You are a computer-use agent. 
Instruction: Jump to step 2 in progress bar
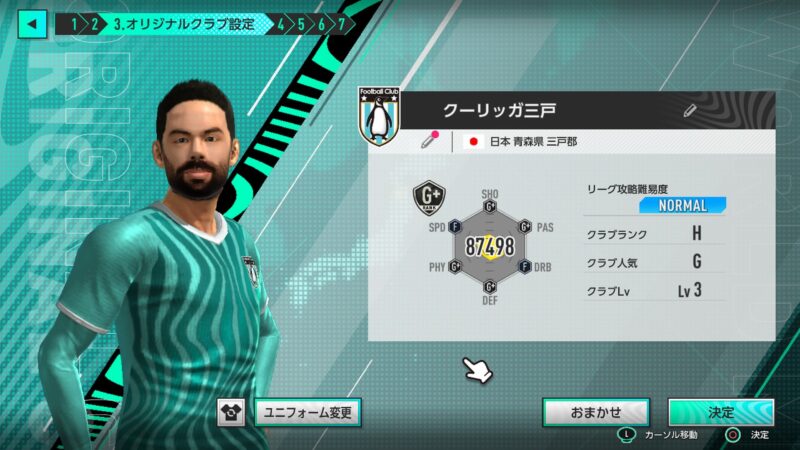point(95,22)
